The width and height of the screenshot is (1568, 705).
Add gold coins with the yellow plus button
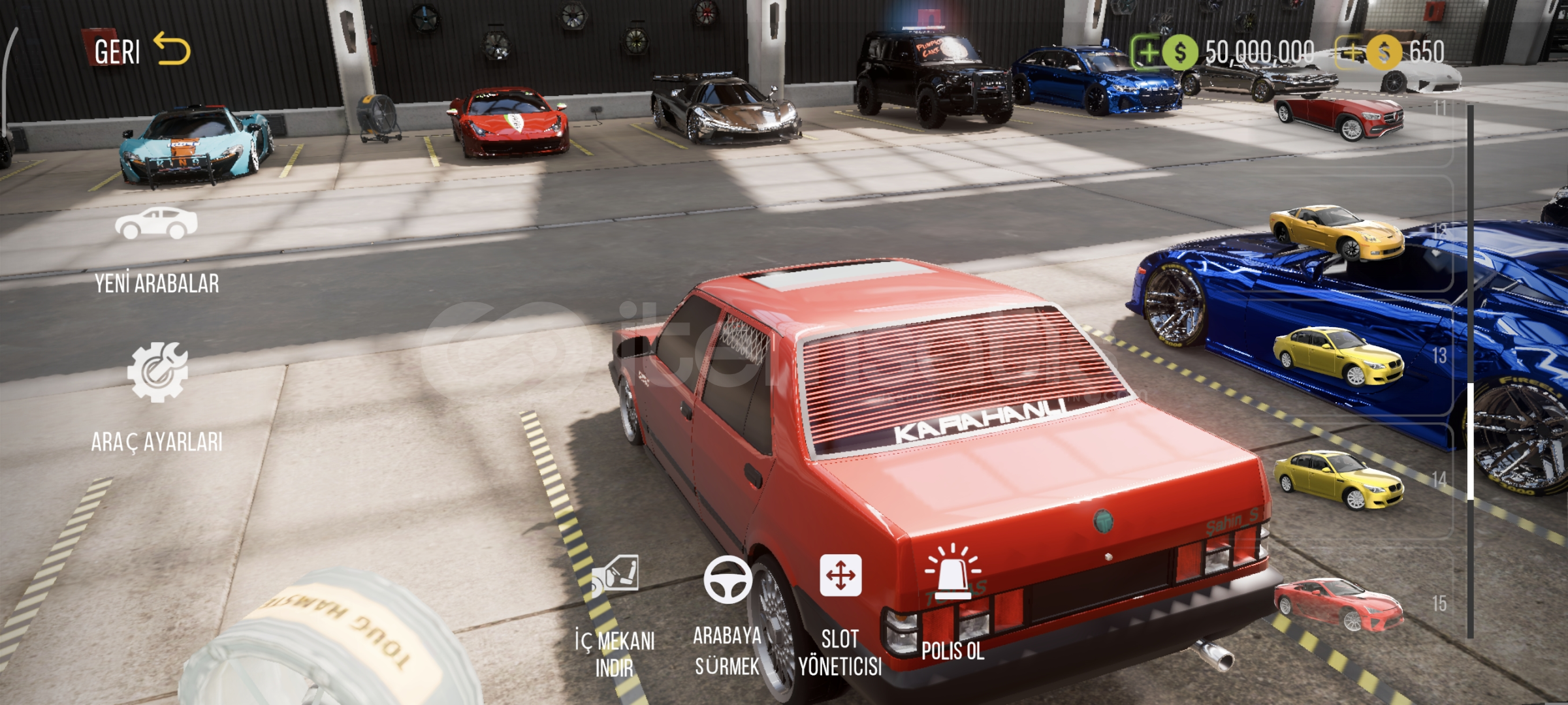(1351, 52)
